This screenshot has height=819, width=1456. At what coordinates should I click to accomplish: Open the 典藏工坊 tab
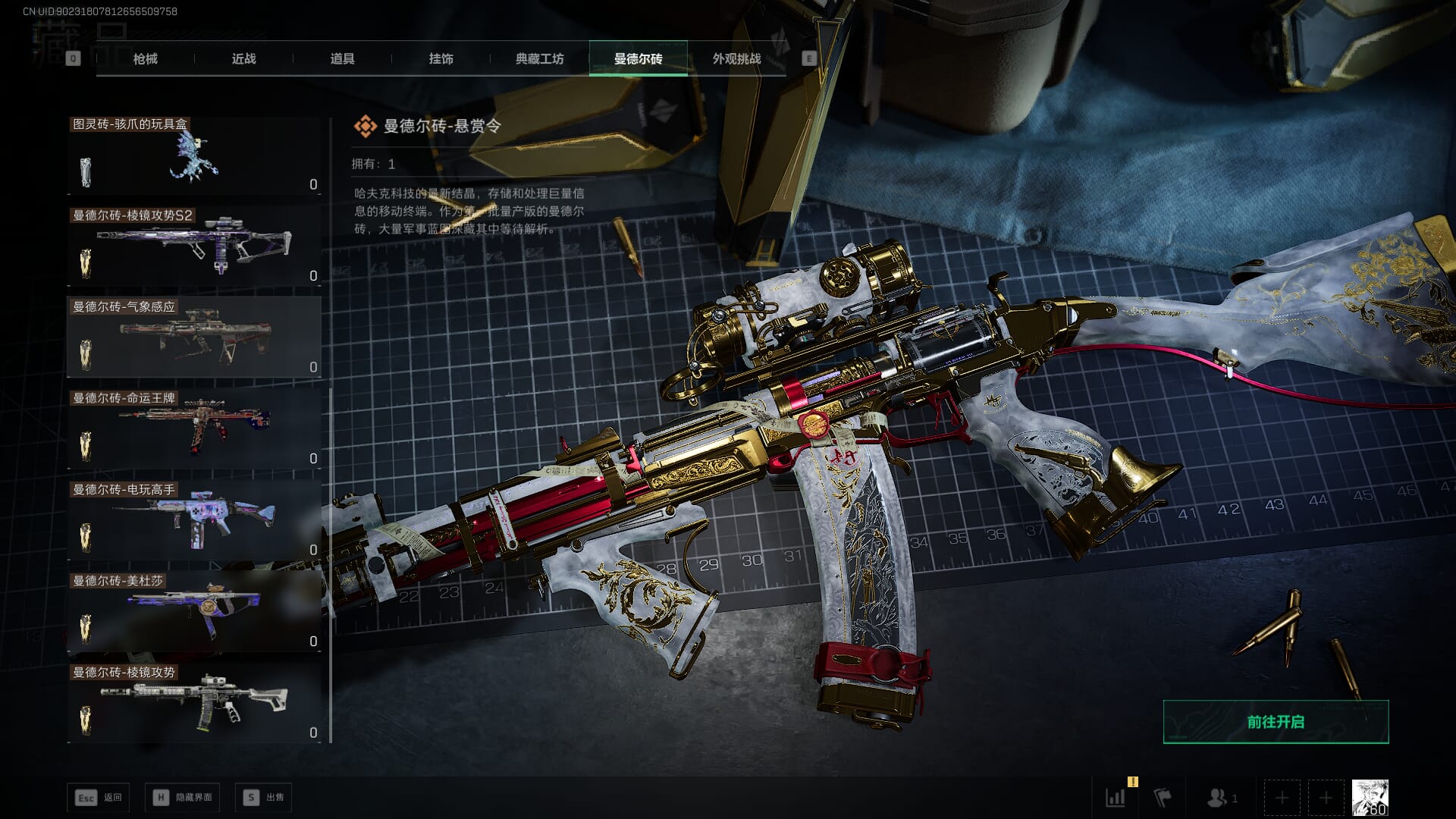pyautogui.click(x=539, y=58)
